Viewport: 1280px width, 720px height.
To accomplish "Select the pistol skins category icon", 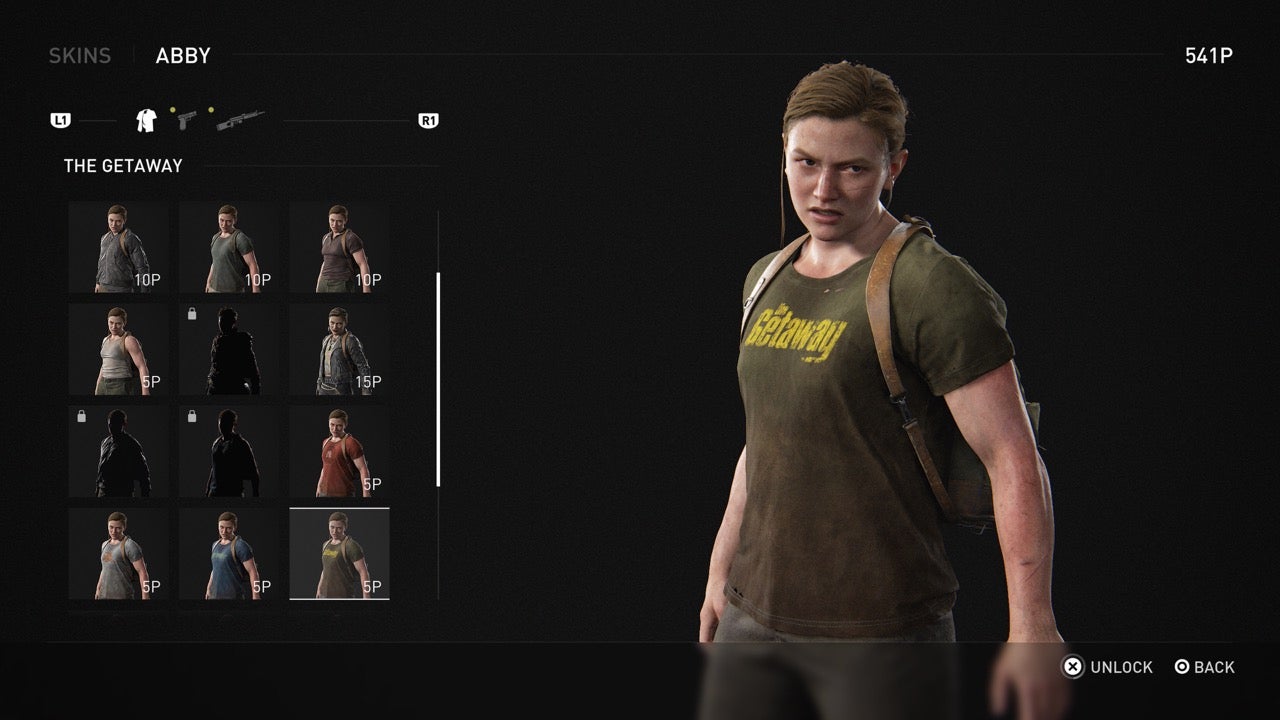I will tap(188, 122).
